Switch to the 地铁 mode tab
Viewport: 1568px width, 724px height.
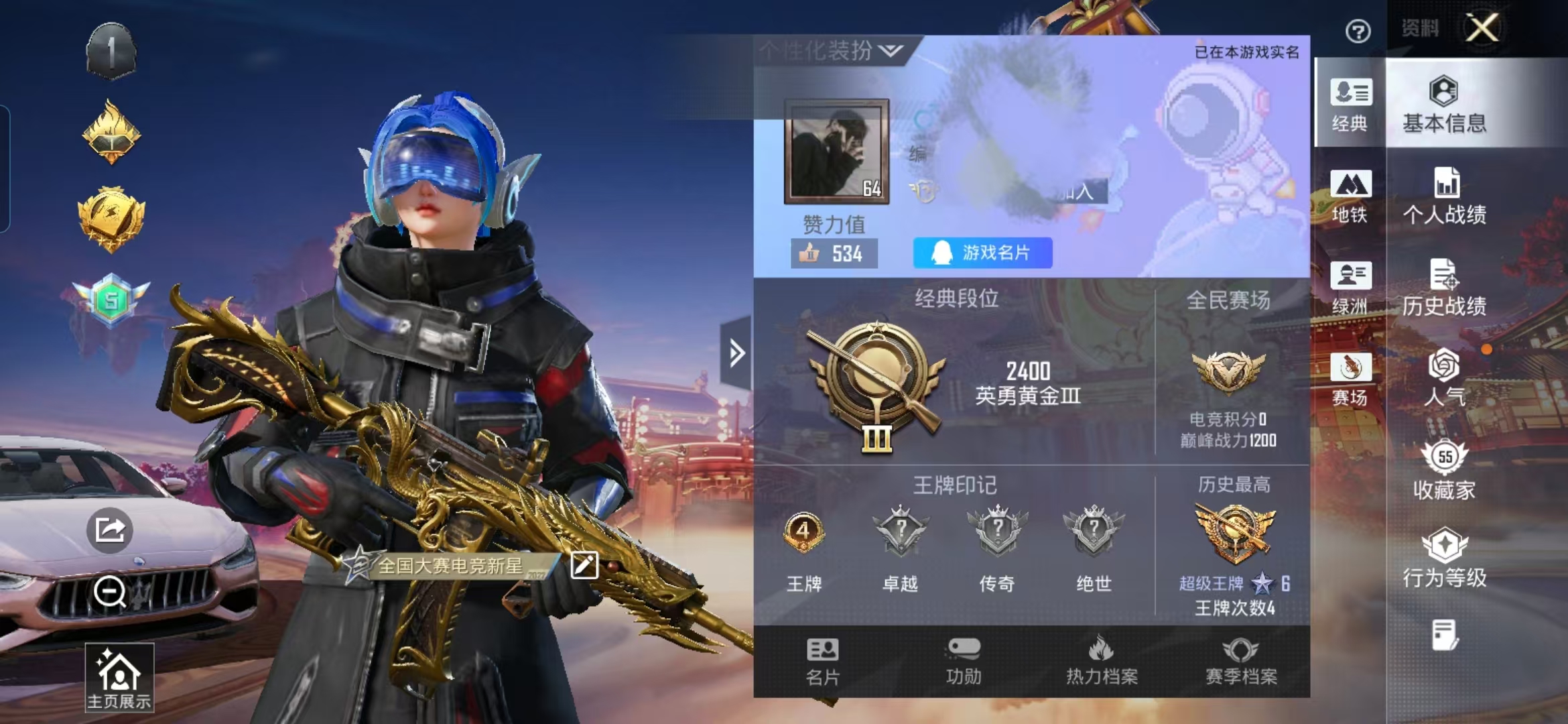click(1350, 196)
